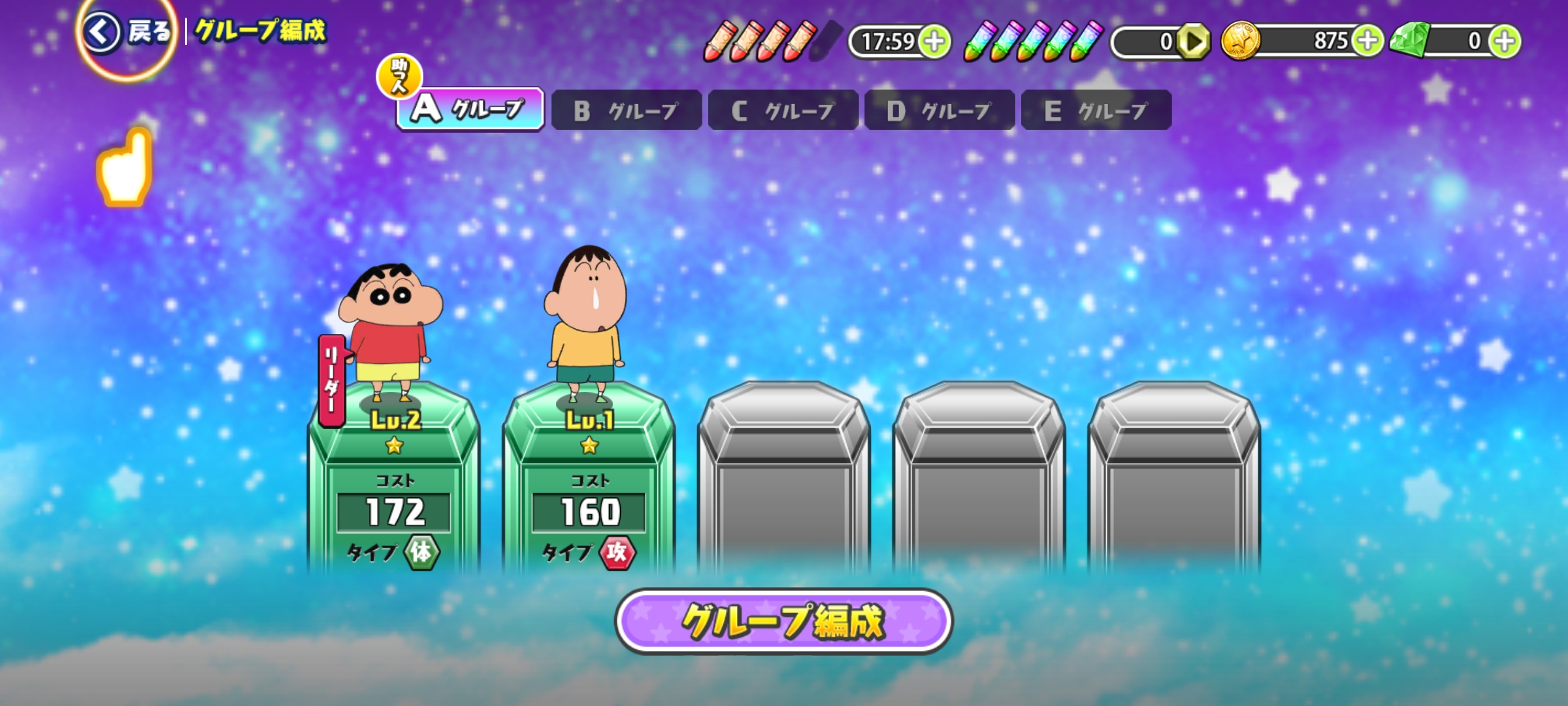This screenshot has width=1568, height=706.
Task: Switch to the B グループ tab
Action: click(626, 110)
